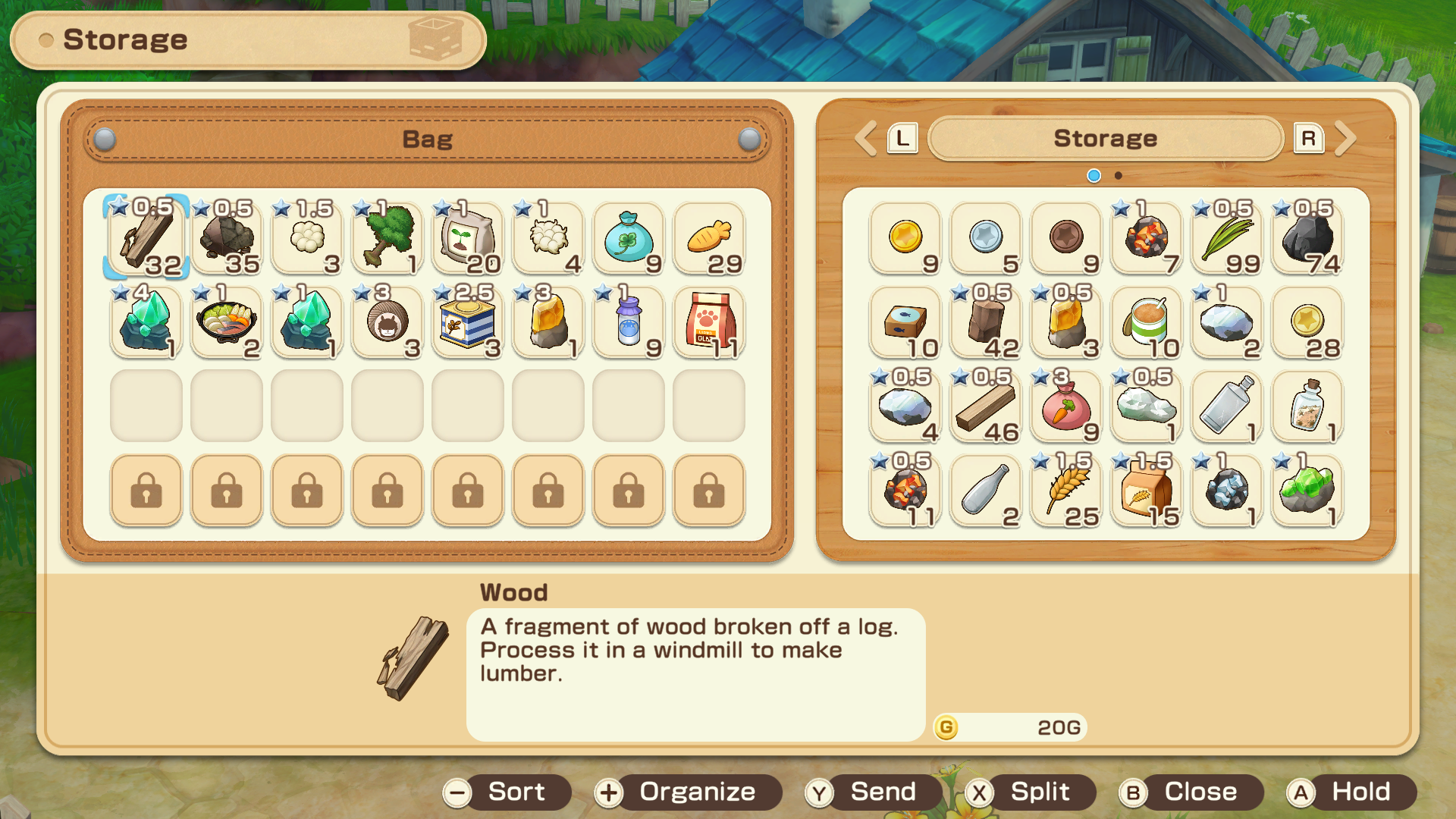Select the wheat stack in storage
The height and width of the screenshot is (819, 1456).
pyautogui.click(x=1066, y=490)
